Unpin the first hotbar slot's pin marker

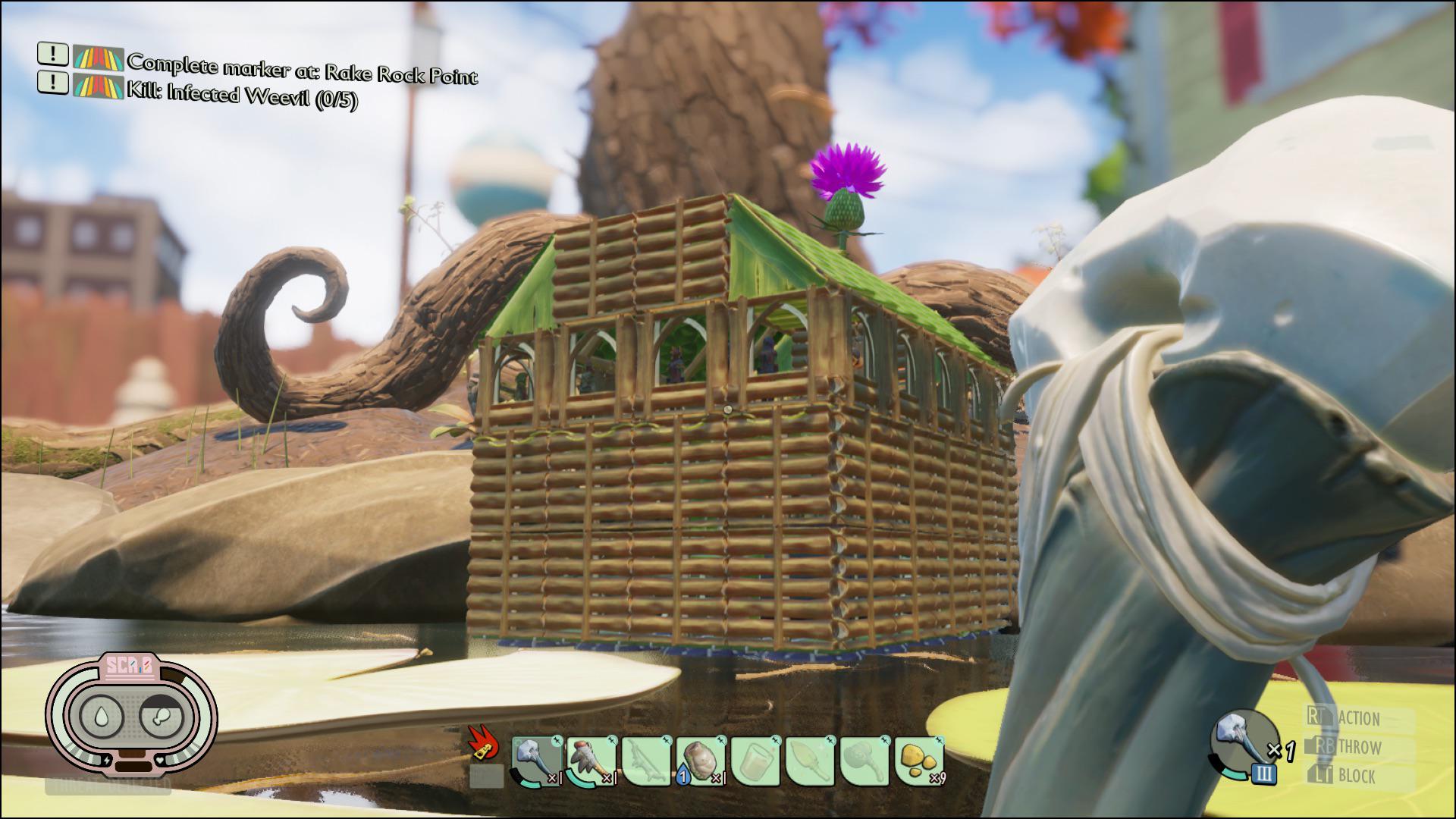(x=556, y=739)
